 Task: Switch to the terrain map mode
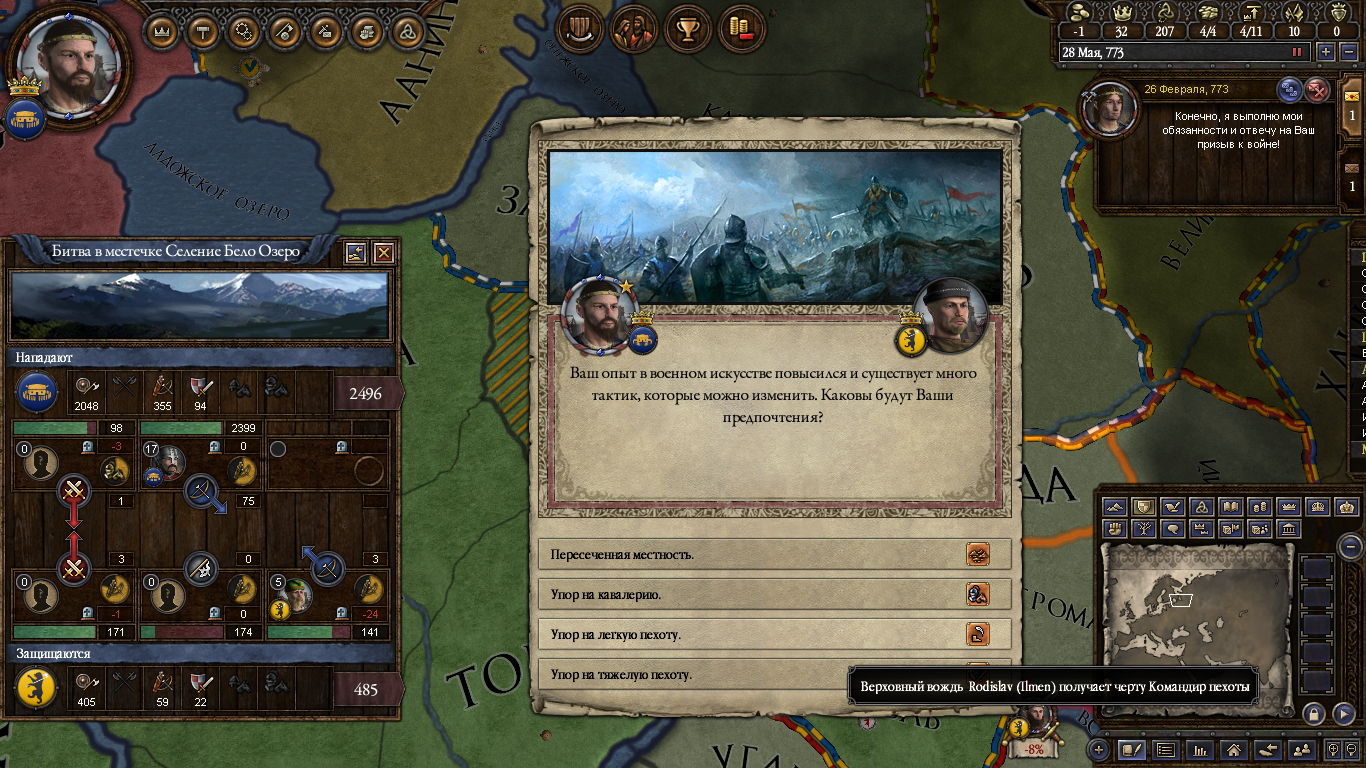(1115, 507)
